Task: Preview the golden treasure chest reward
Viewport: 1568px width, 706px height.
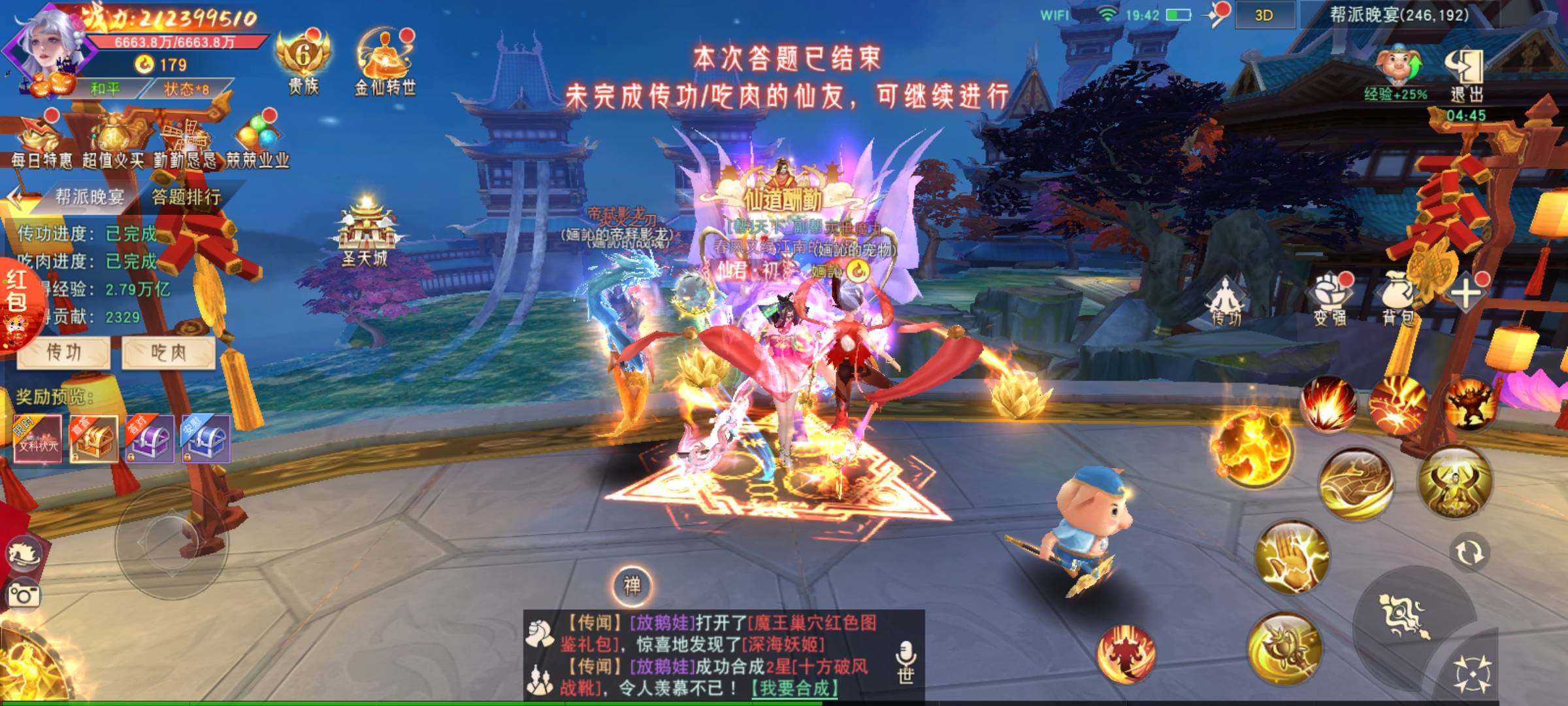Action: click(93, 439)
